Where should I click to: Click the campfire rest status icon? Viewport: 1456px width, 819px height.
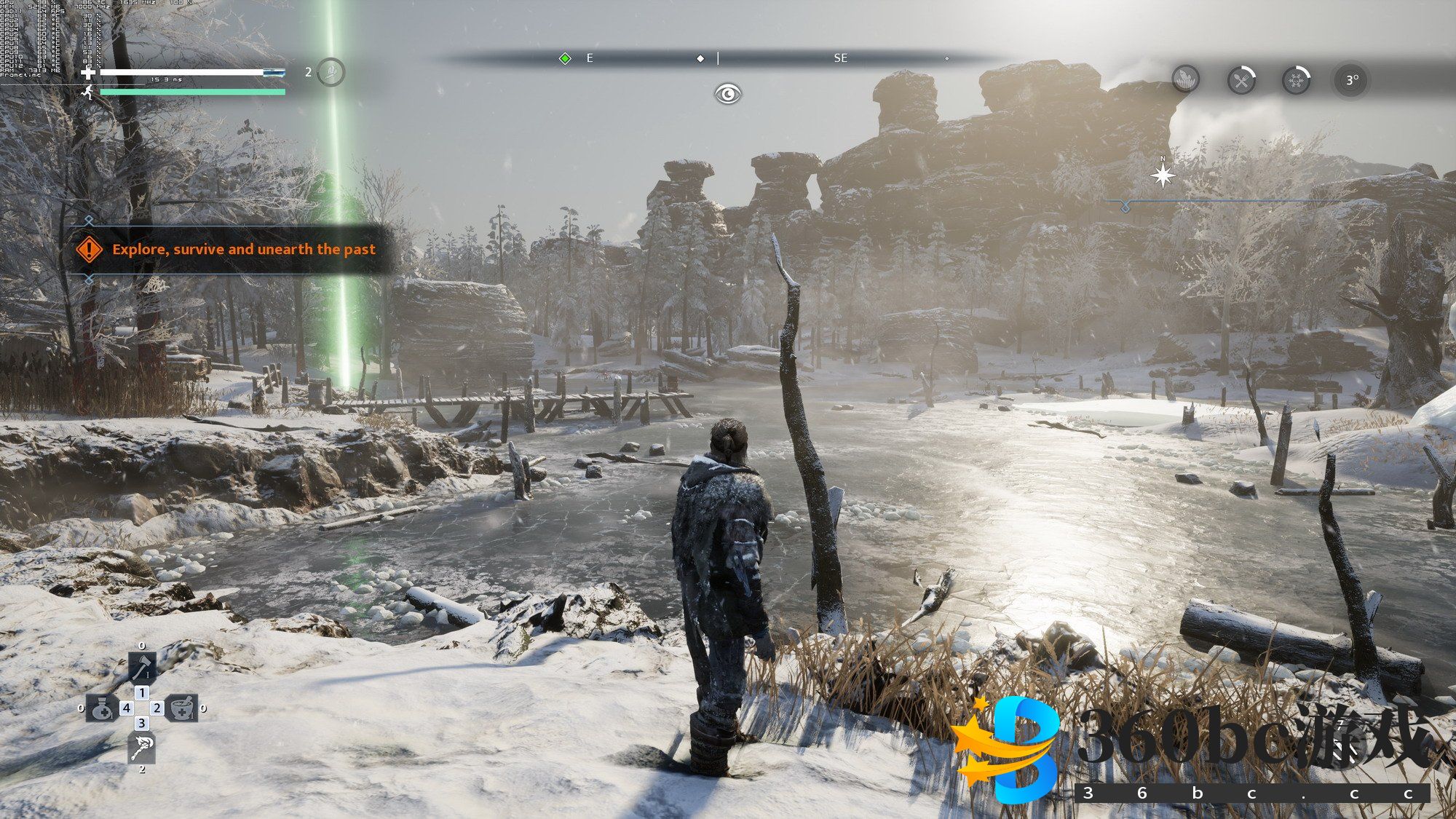[1186, 79]
